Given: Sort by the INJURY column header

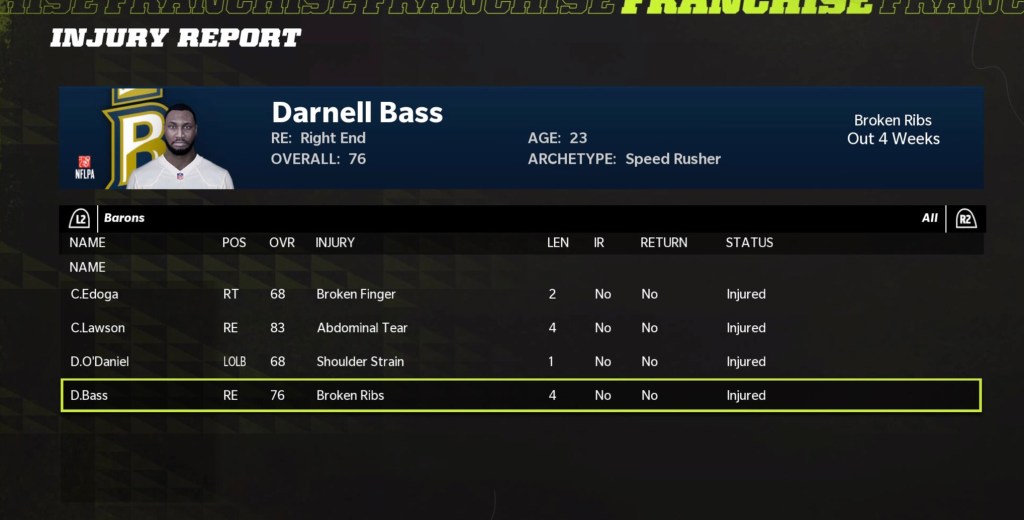Looking at the screenshot, I should click(335, 242).
